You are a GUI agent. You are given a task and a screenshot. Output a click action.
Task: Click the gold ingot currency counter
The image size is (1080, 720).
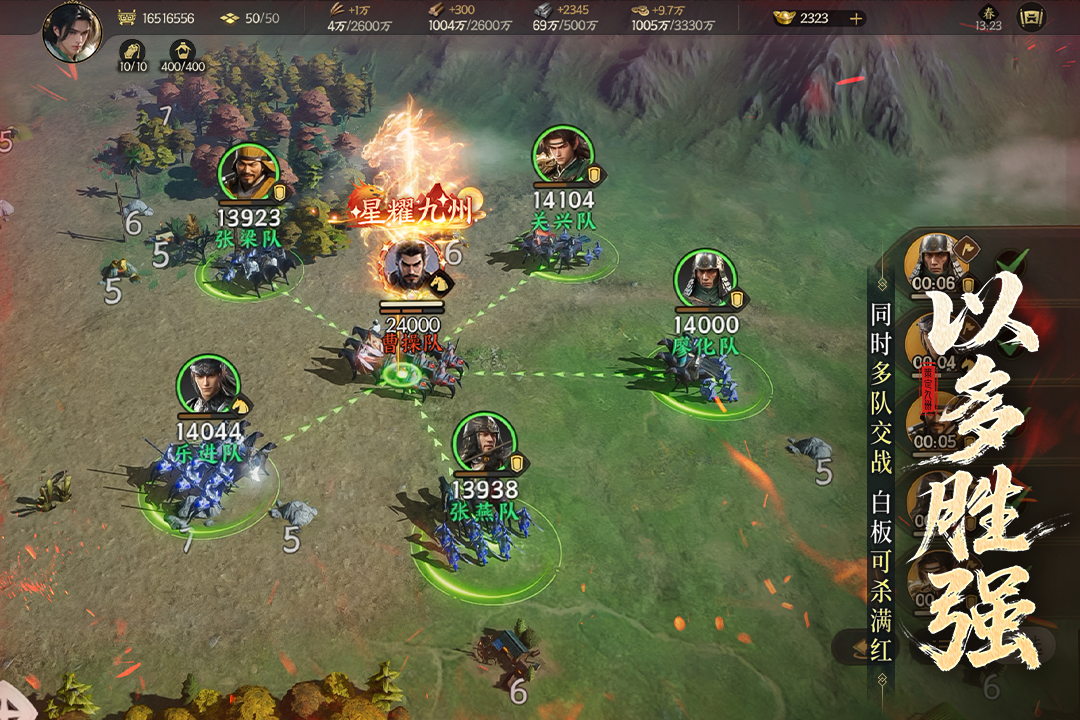[805, 18]
